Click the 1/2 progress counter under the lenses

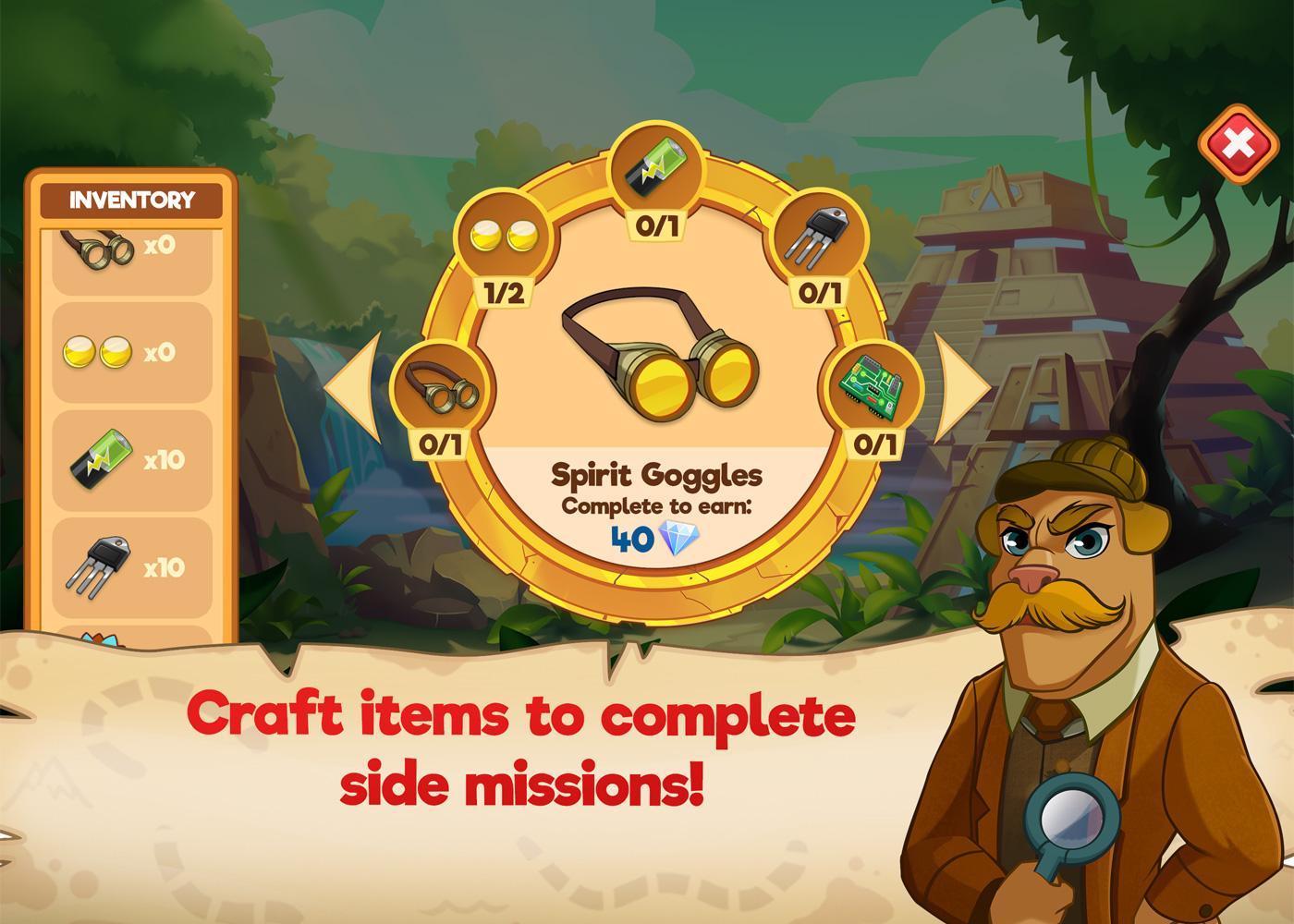pos(501,294)
